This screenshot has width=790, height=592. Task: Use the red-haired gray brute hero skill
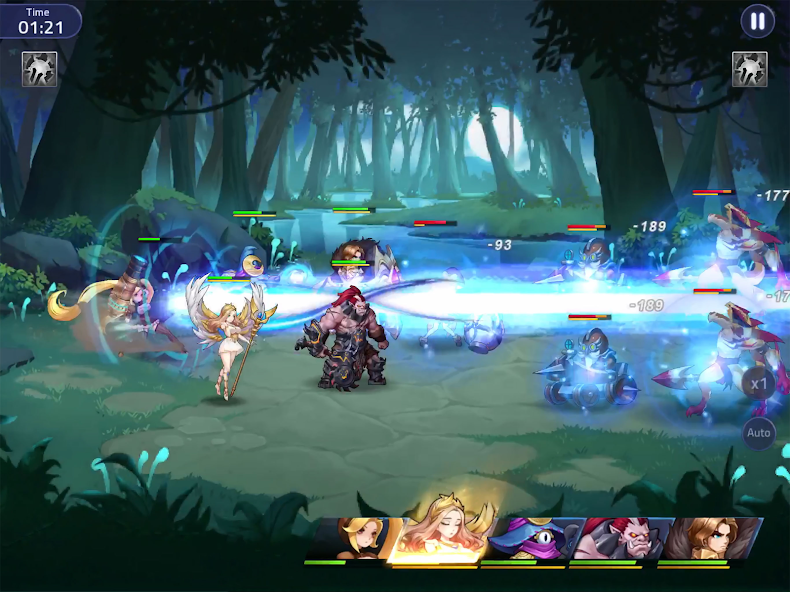[x=612, y=540]
